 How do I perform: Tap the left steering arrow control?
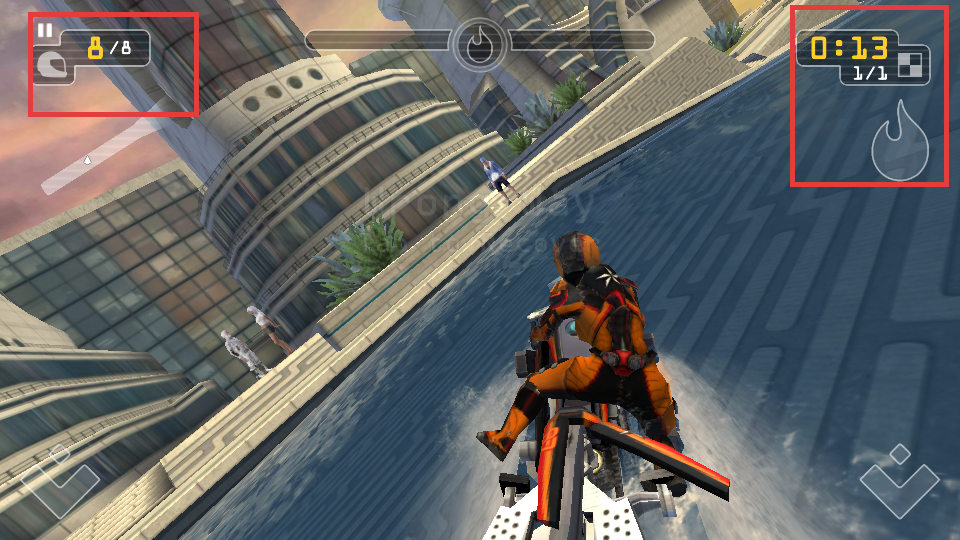click(x=60, y=482)
